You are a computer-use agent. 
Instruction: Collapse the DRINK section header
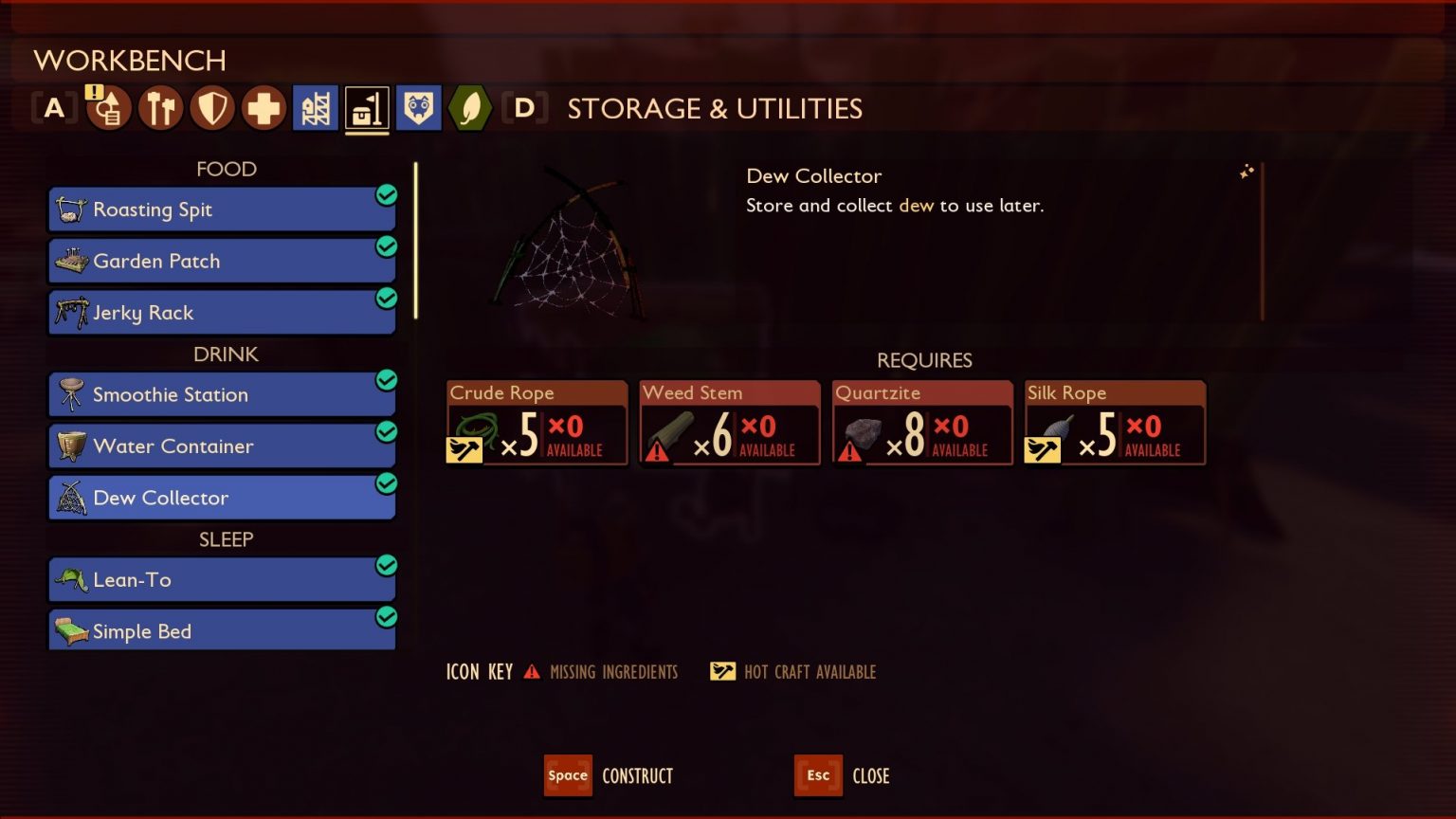pos(226,355)
